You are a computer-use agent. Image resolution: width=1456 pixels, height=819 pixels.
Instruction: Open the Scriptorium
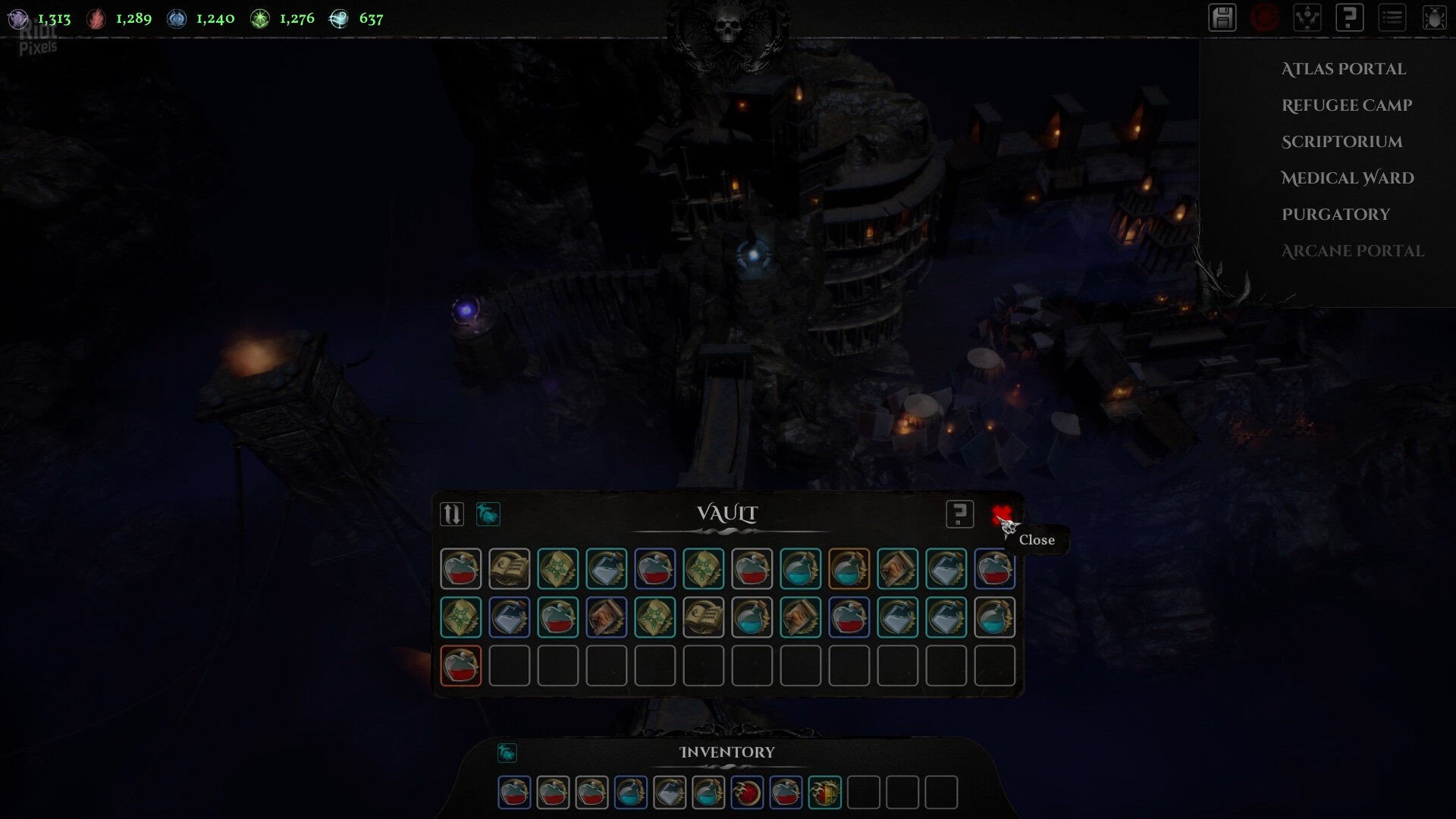1341,142
